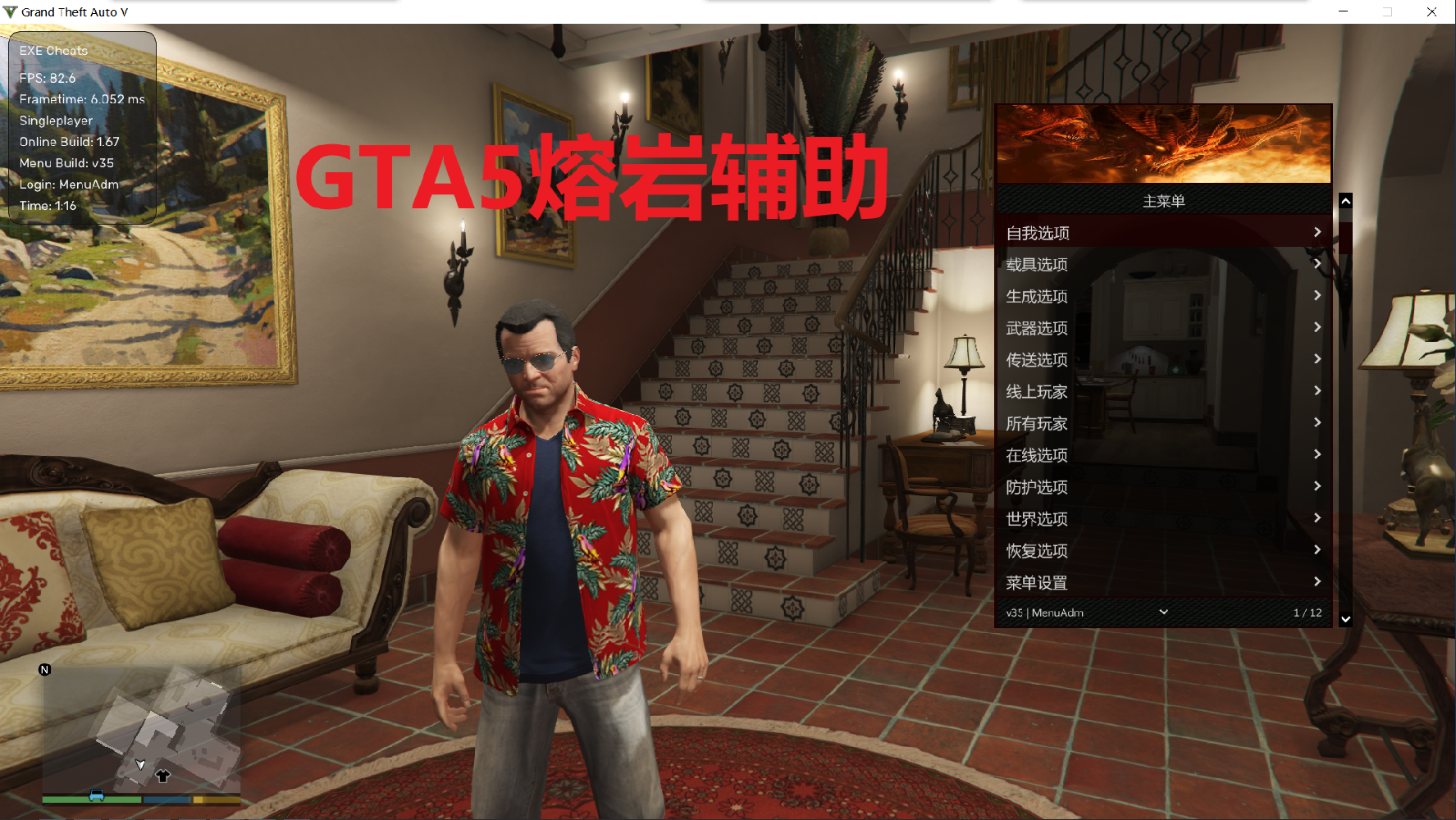This screenshot has height=820, width=1456.
Task: Click the scrollbar up arrow on the menu
Action: pos(1345,200)
